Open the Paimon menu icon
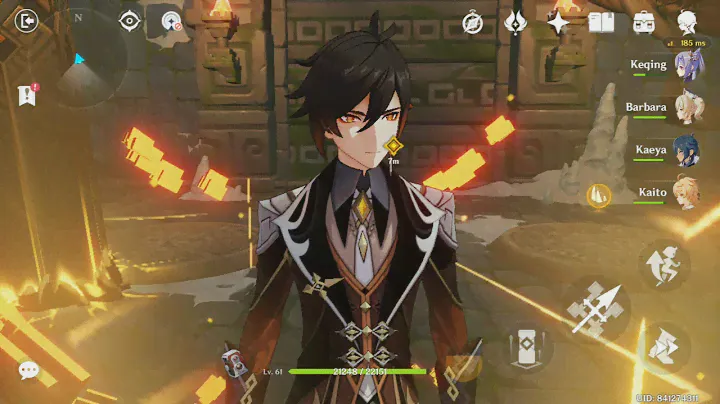 (x=687, y=22)
